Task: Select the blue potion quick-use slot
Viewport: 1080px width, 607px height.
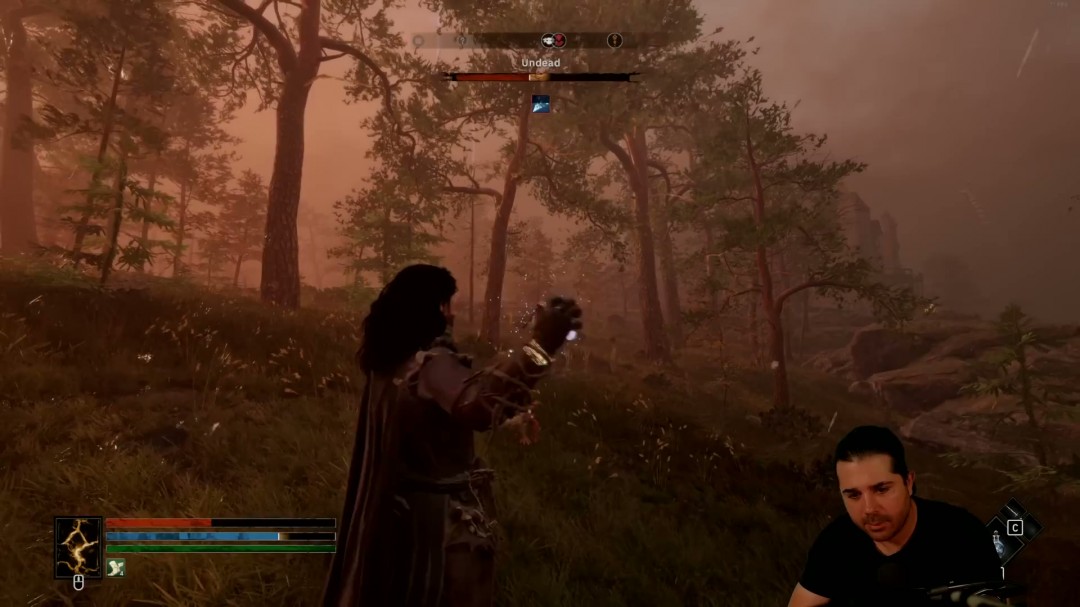Action: tap(997, 545)
